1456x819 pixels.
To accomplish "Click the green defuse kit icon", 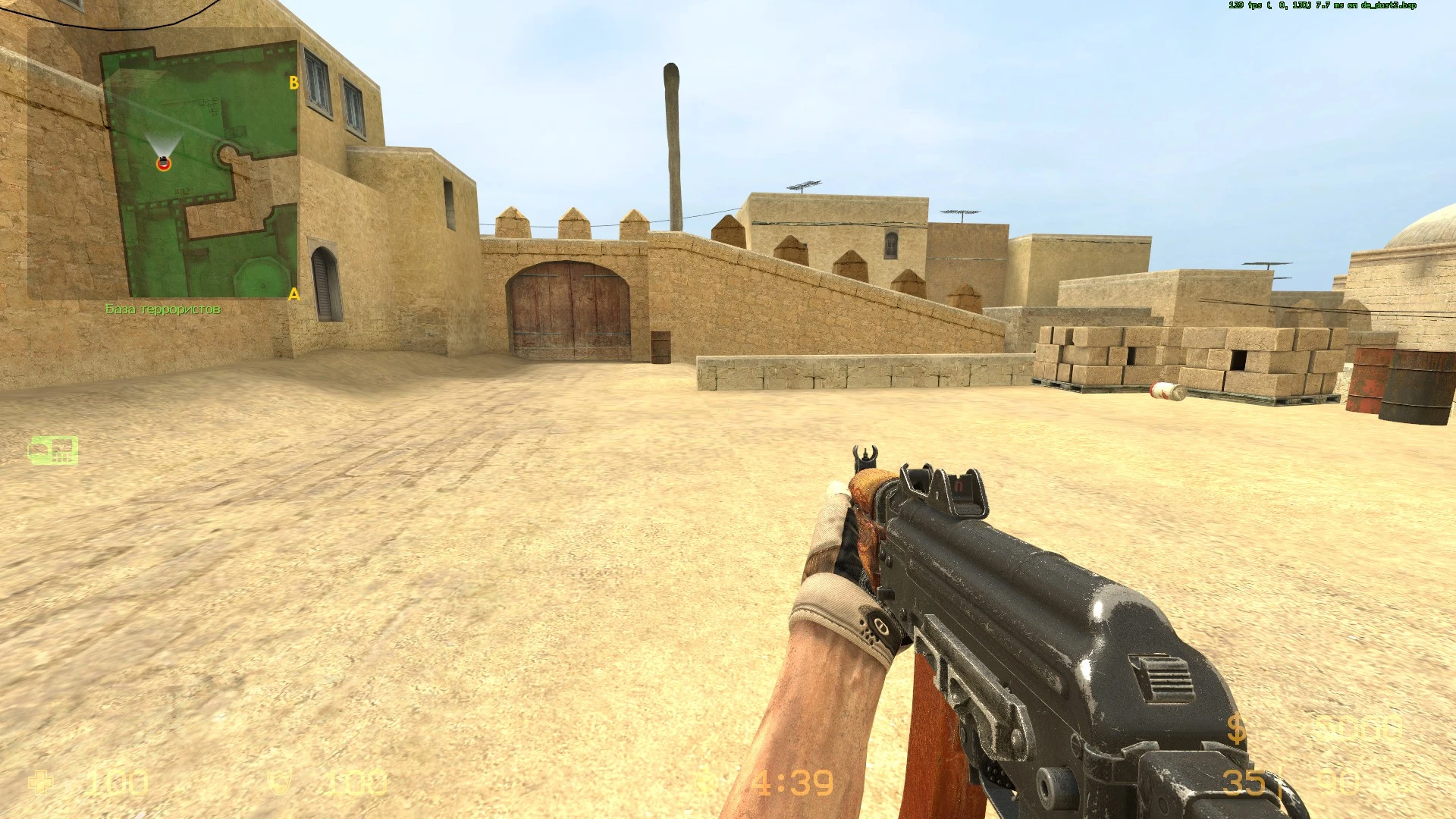I will [x=53, y=449].
